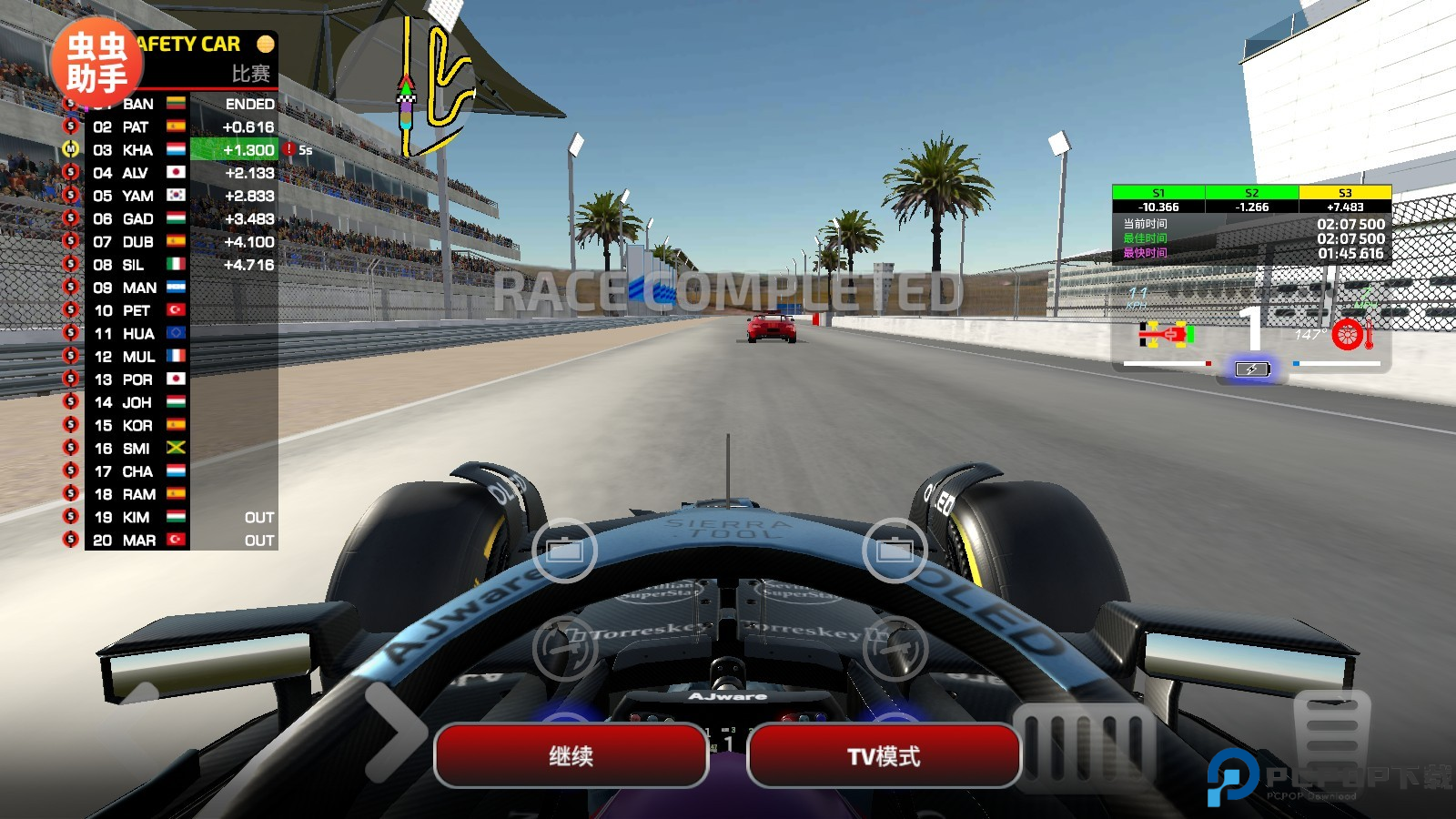Select the S3 sector tab
The image size is (1456, 819).
pyautogui.click(x=1343, y=193)
